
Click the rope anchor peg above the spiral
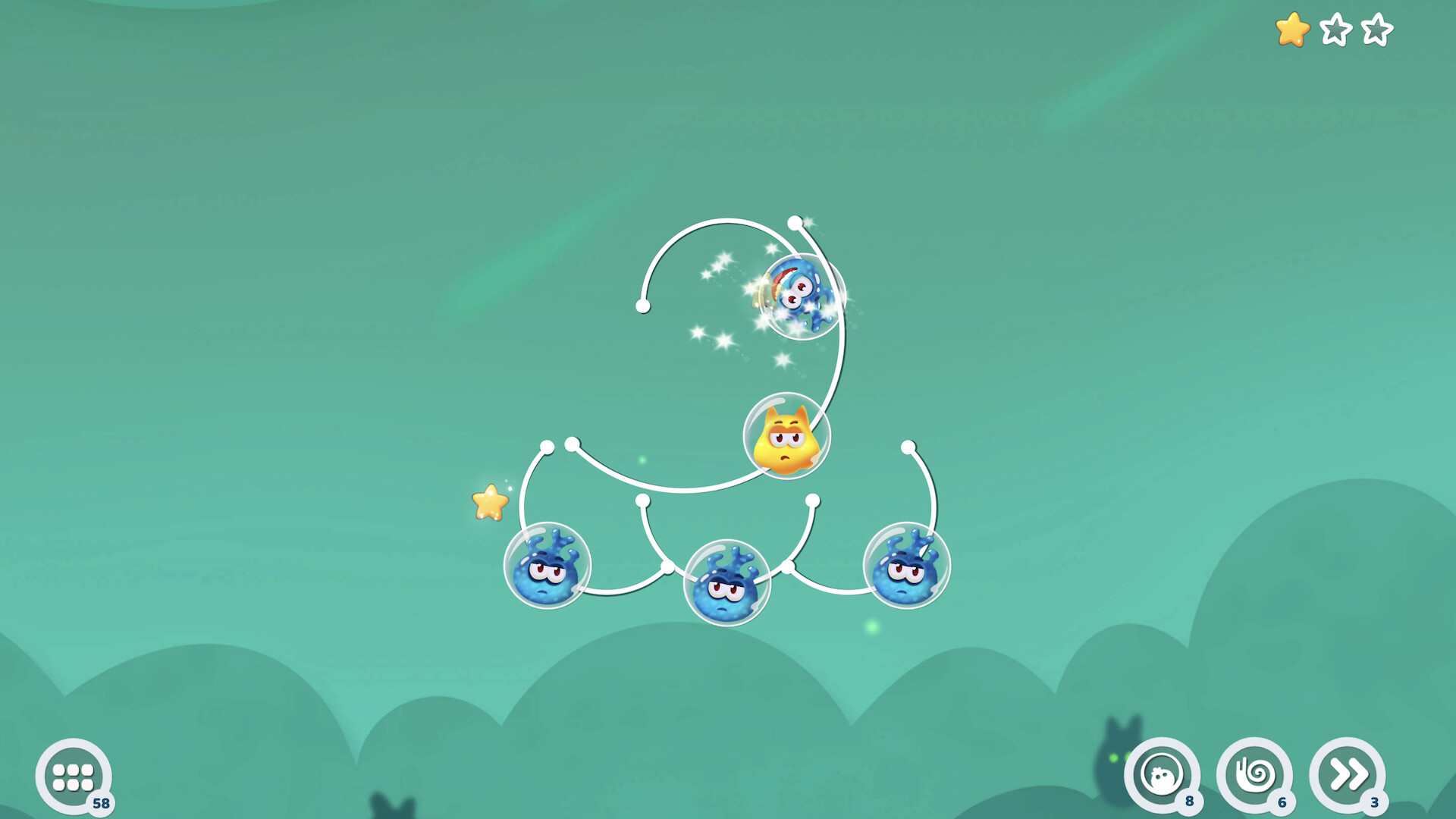pyautogui.click(x=795, y=221)
